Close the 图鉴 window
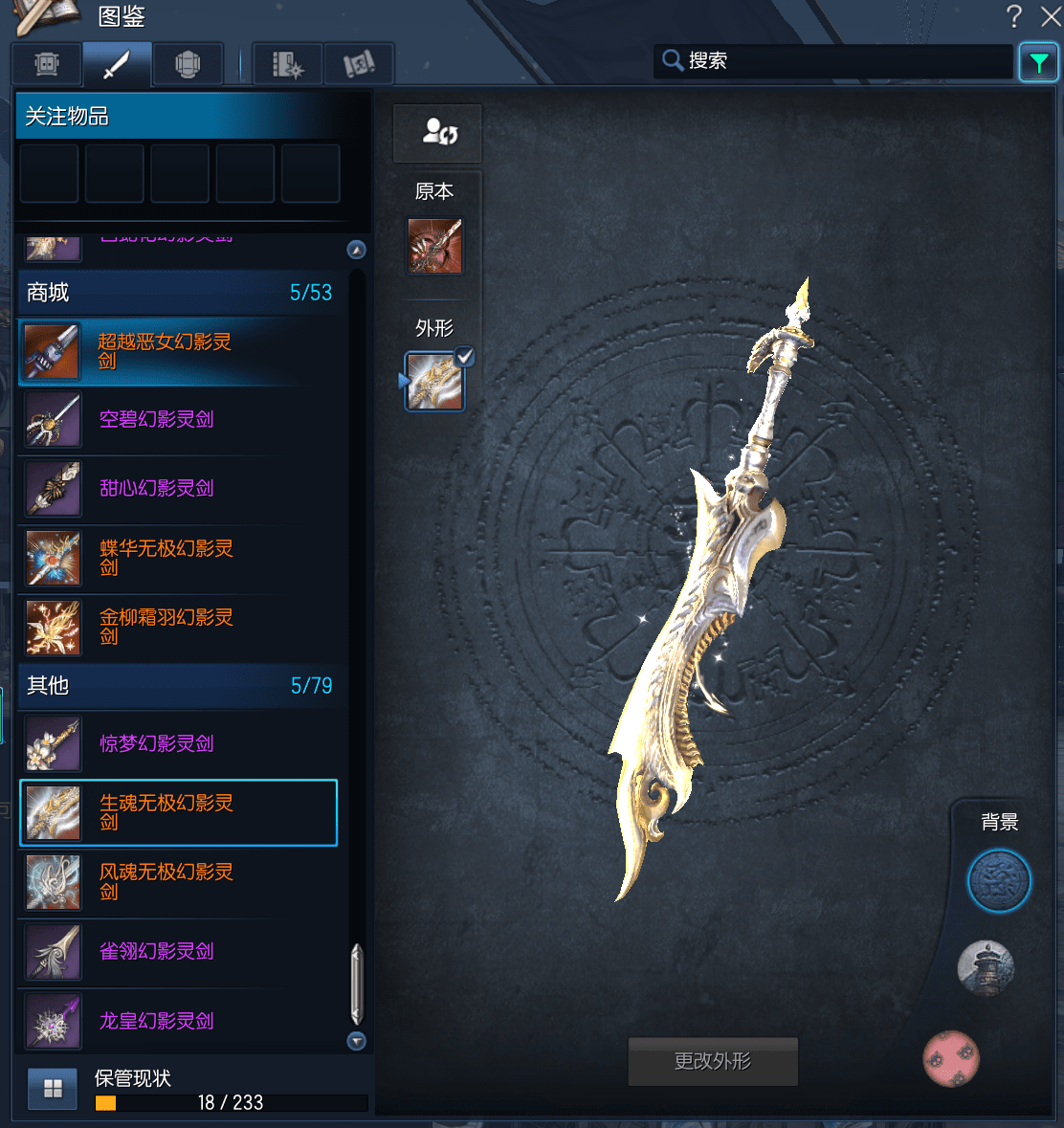 [1050, 16]
